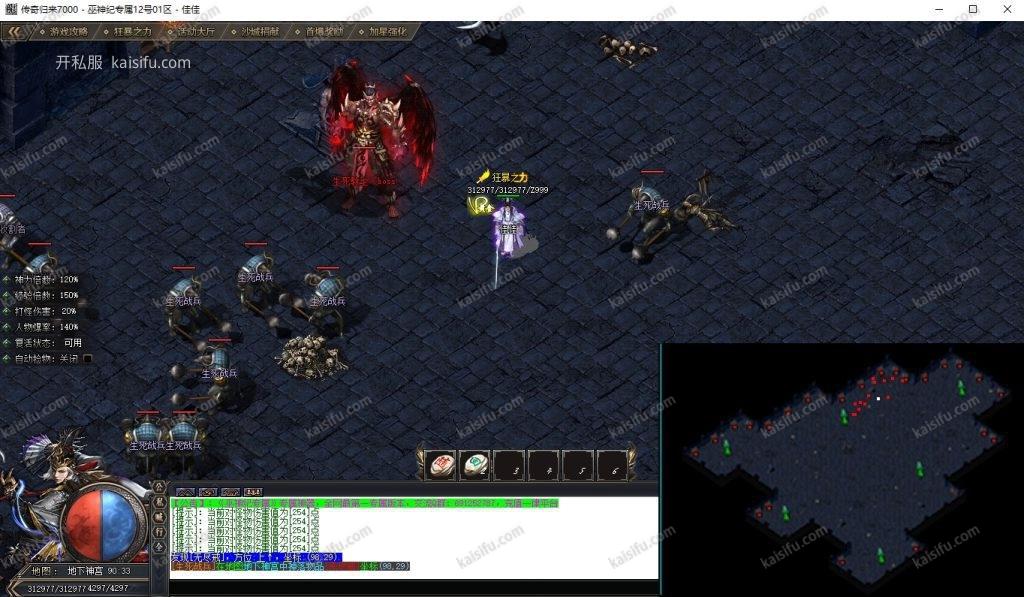Open the 首爆奖励 rewards menu

coord(324,31)
